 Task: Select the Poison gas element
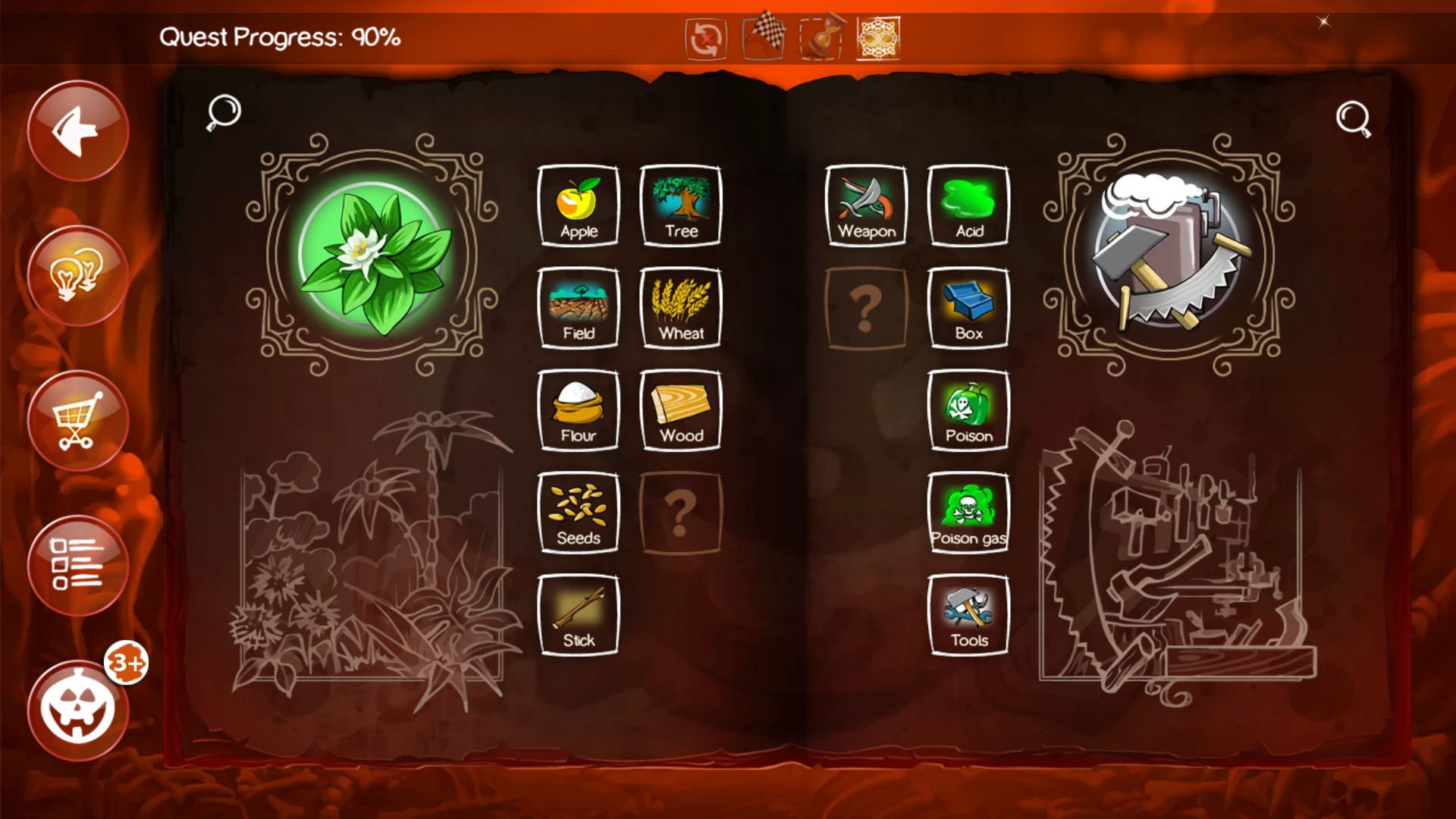(968, 513)
